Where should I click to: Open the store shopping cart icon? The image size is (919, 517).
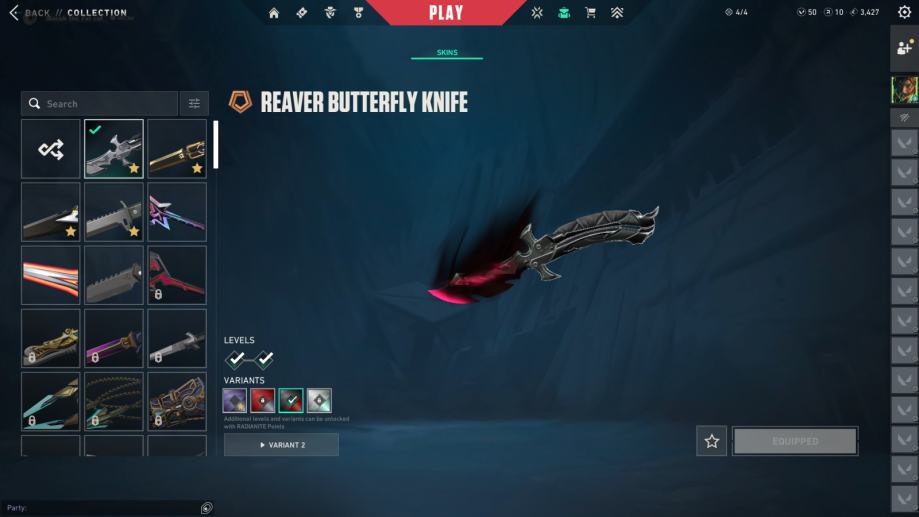[590, 13]
